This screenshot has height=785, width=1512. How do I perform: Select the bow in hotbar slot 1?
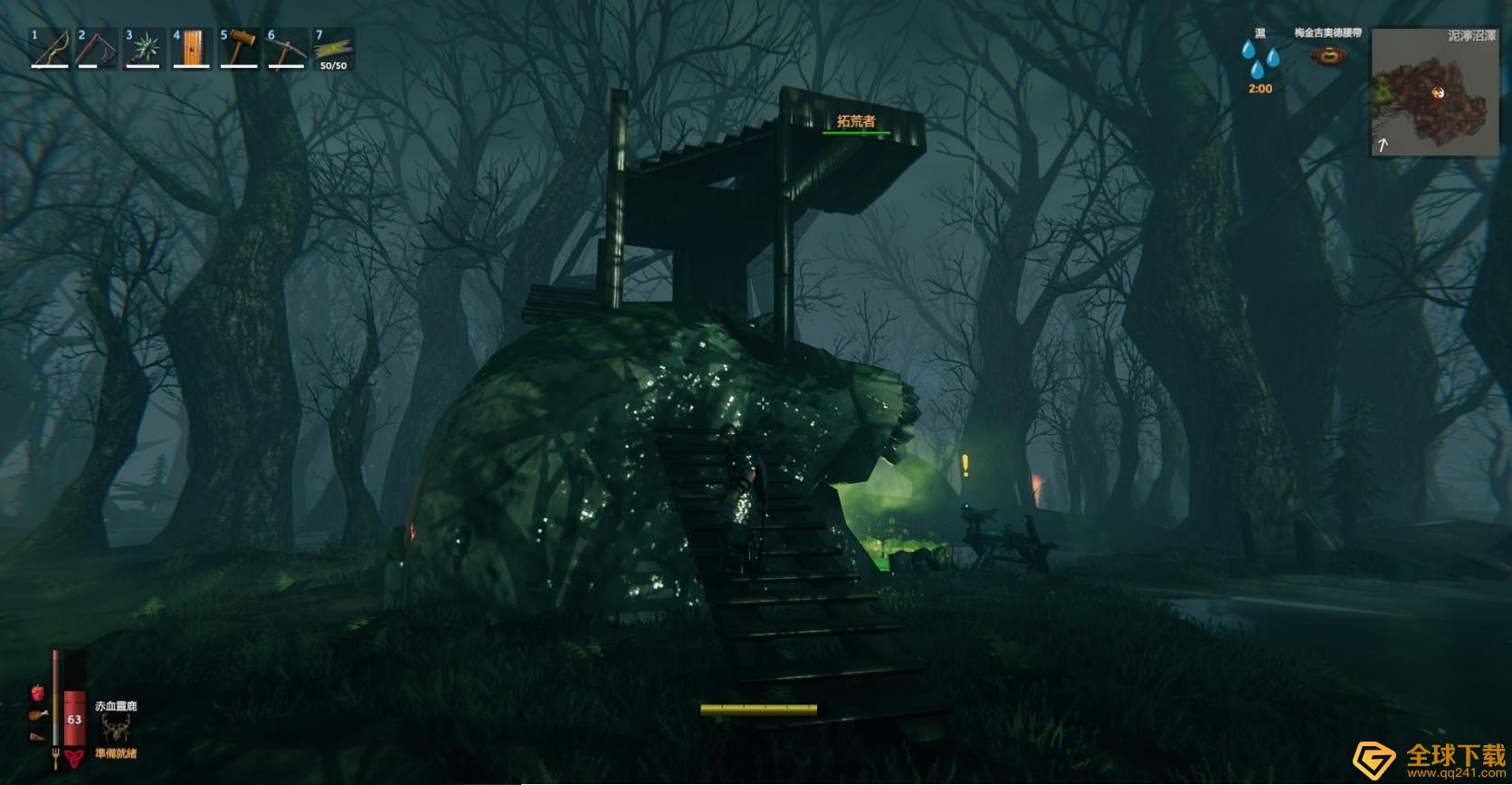pyautogui.click(x=50, y=50)
